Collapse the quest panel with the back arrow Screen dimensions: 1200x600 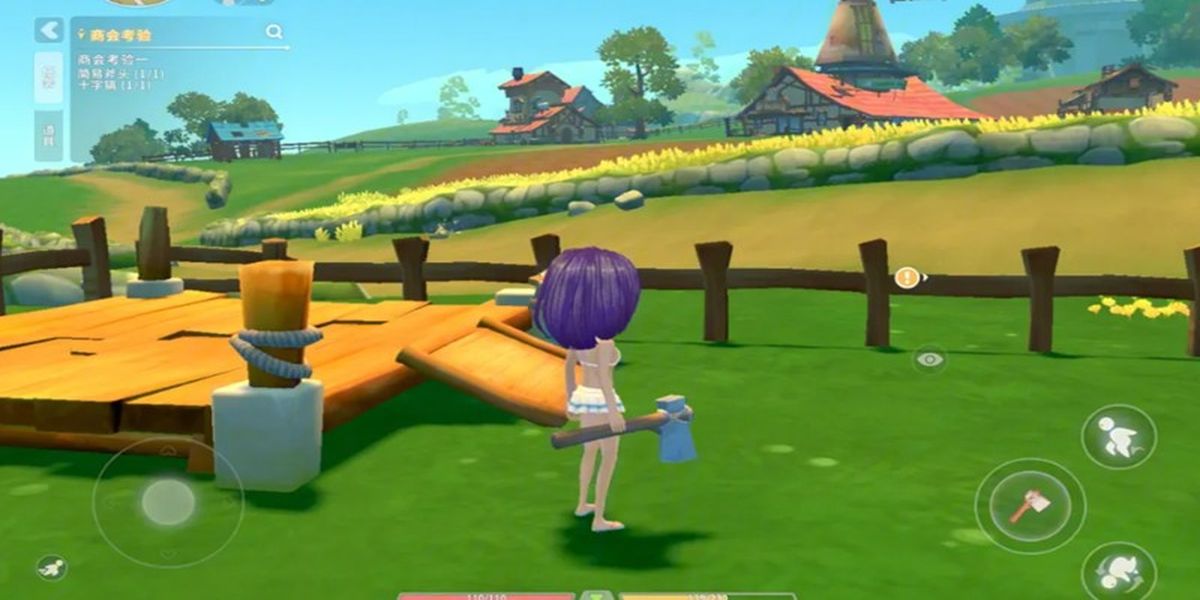tap(48, 30)
